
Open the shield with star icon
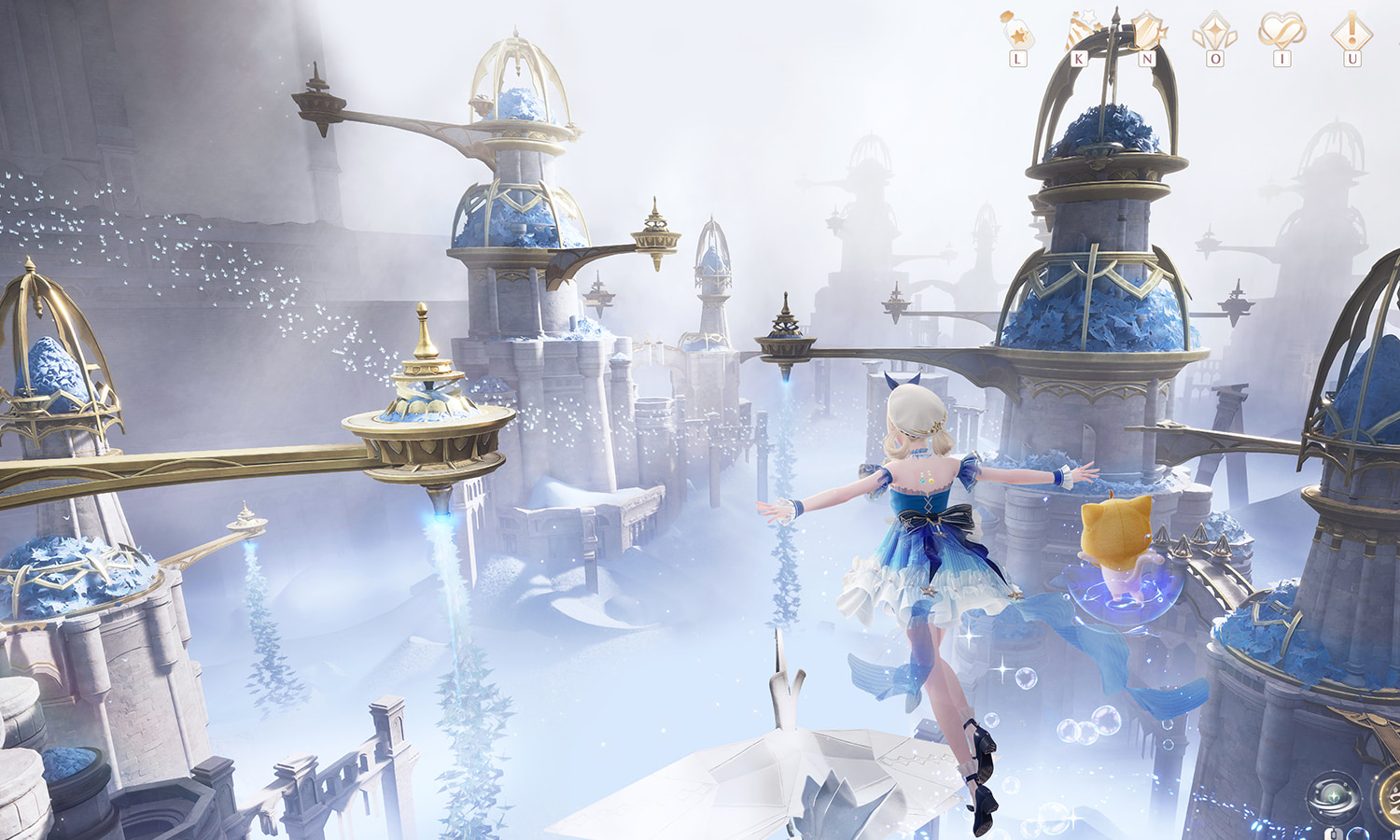coord(1147,32)
